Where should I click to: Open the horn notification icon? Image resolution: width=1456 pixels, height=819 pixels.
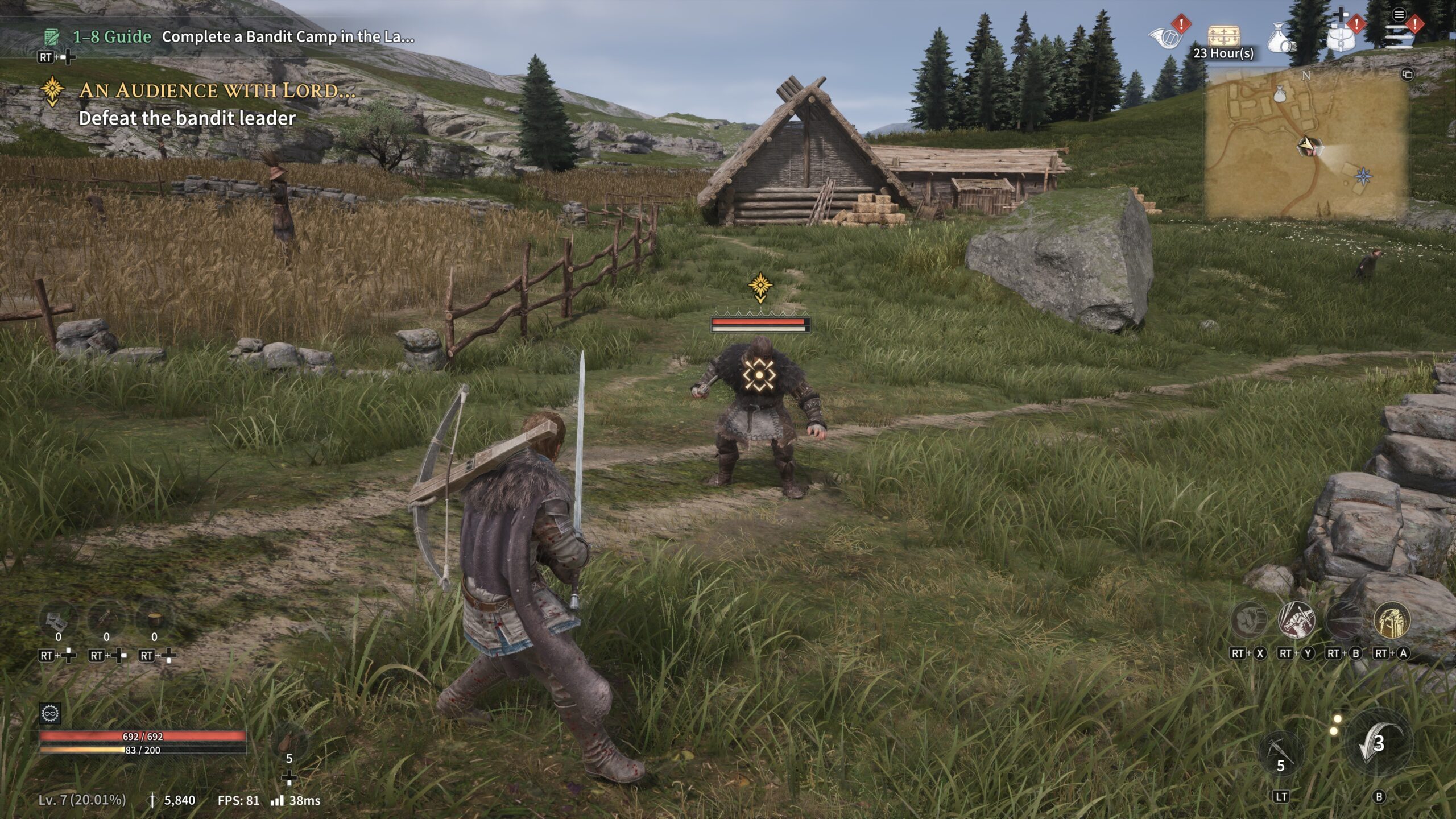pos(1166,36)
